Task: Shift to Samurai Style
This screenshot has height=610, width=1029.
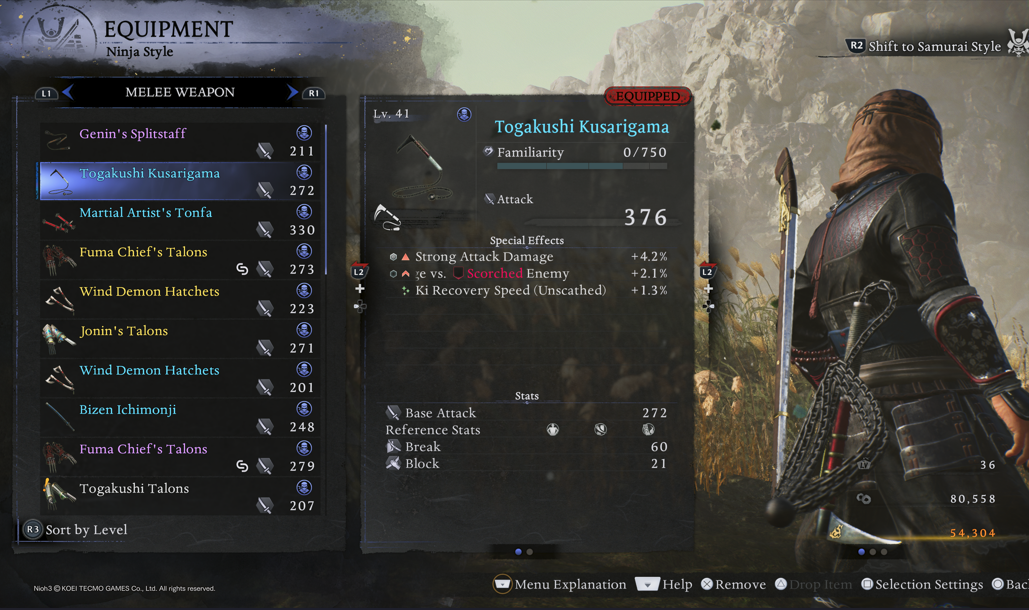Action: tap(923, 46)
